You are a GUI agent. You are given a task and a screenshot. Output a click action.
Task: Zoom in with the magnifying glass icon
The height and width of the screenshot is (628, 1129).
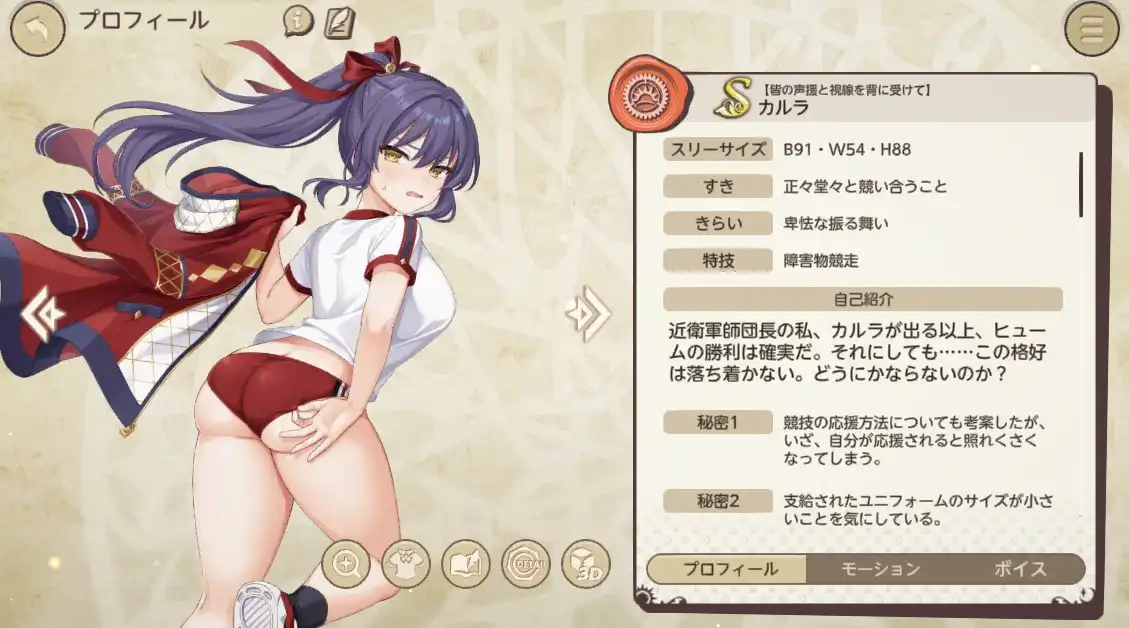(x=345, y=565)
